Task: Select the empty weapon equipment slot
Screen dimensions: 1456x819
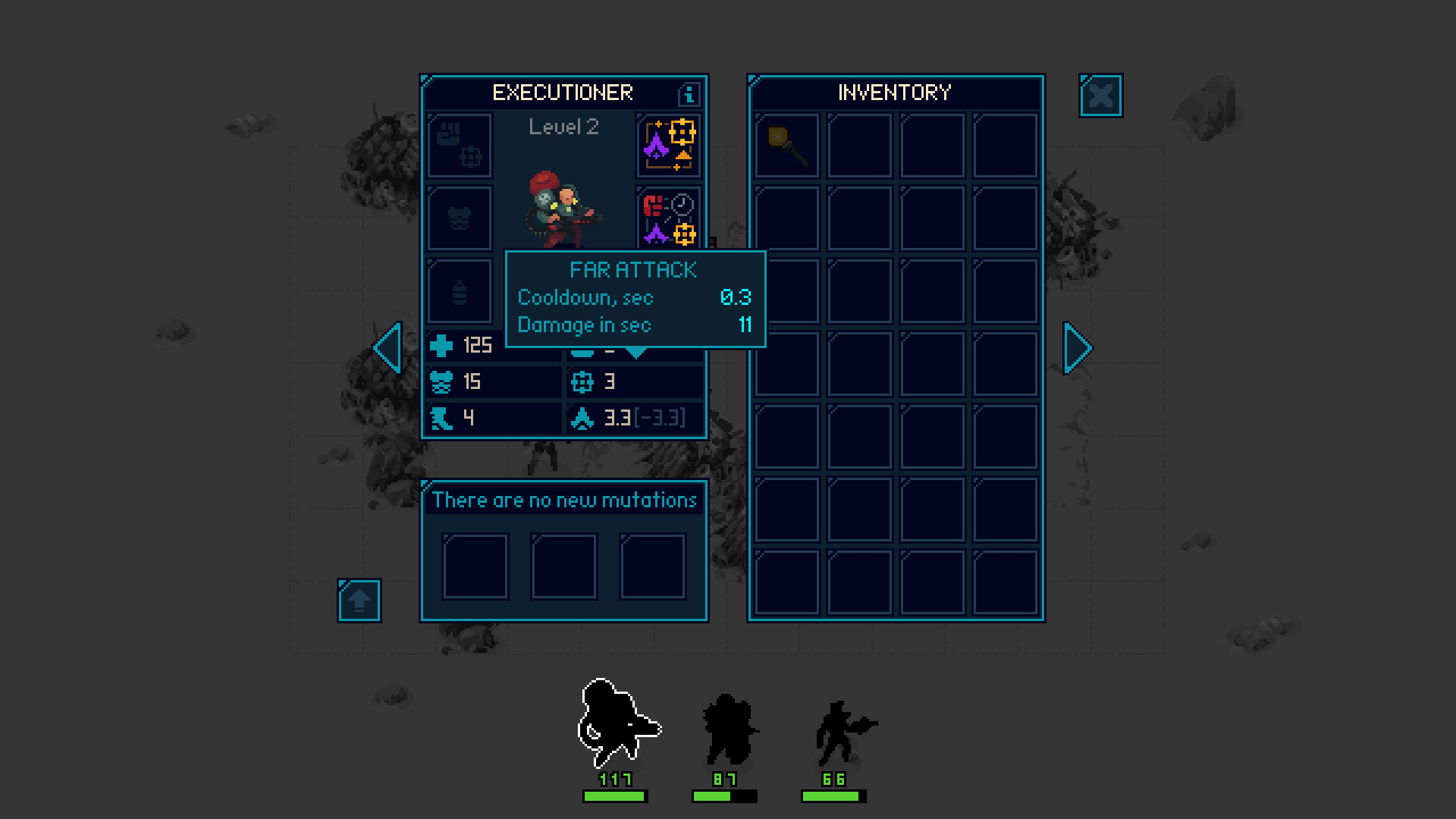Action: [459, 146]
